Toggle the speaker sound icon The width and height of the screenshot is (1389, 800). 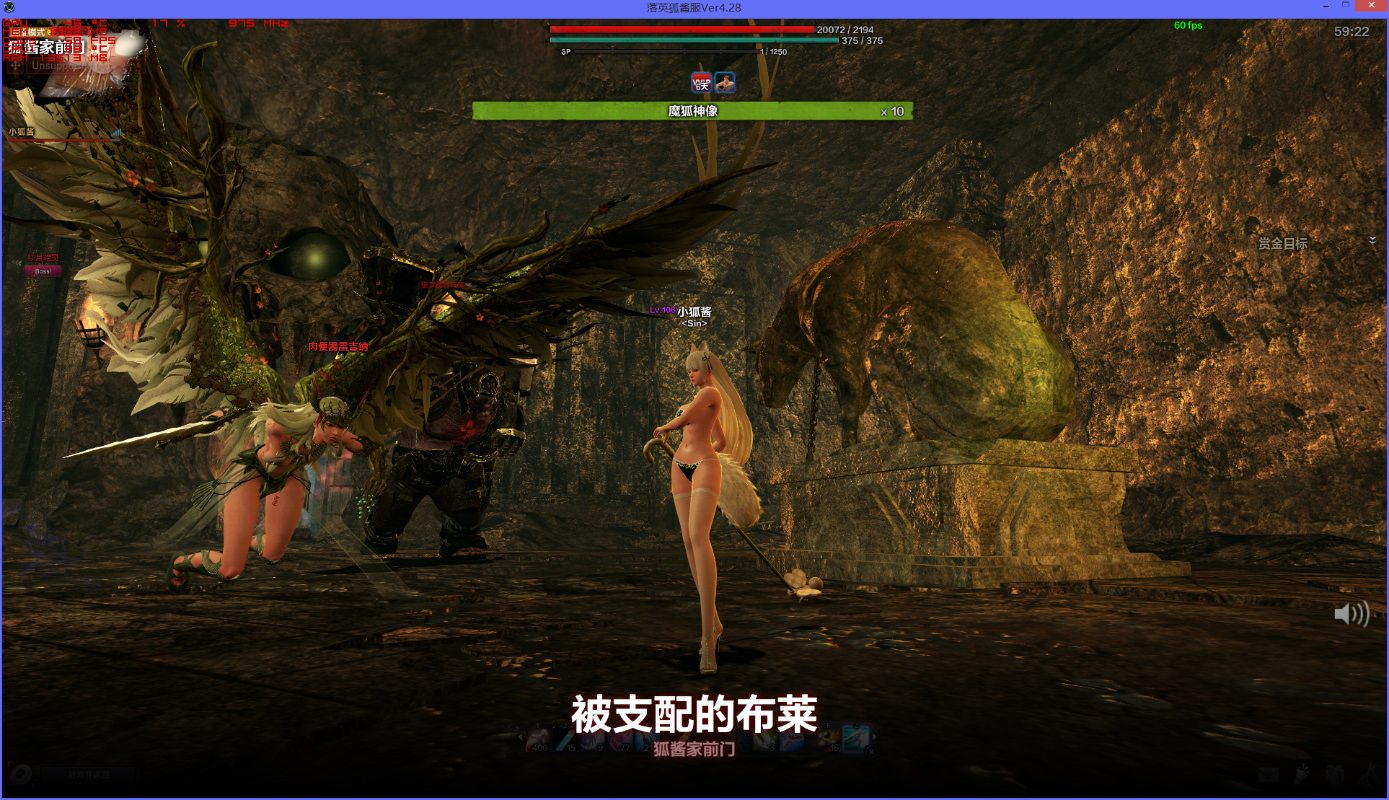click(x=1351, y=614)
